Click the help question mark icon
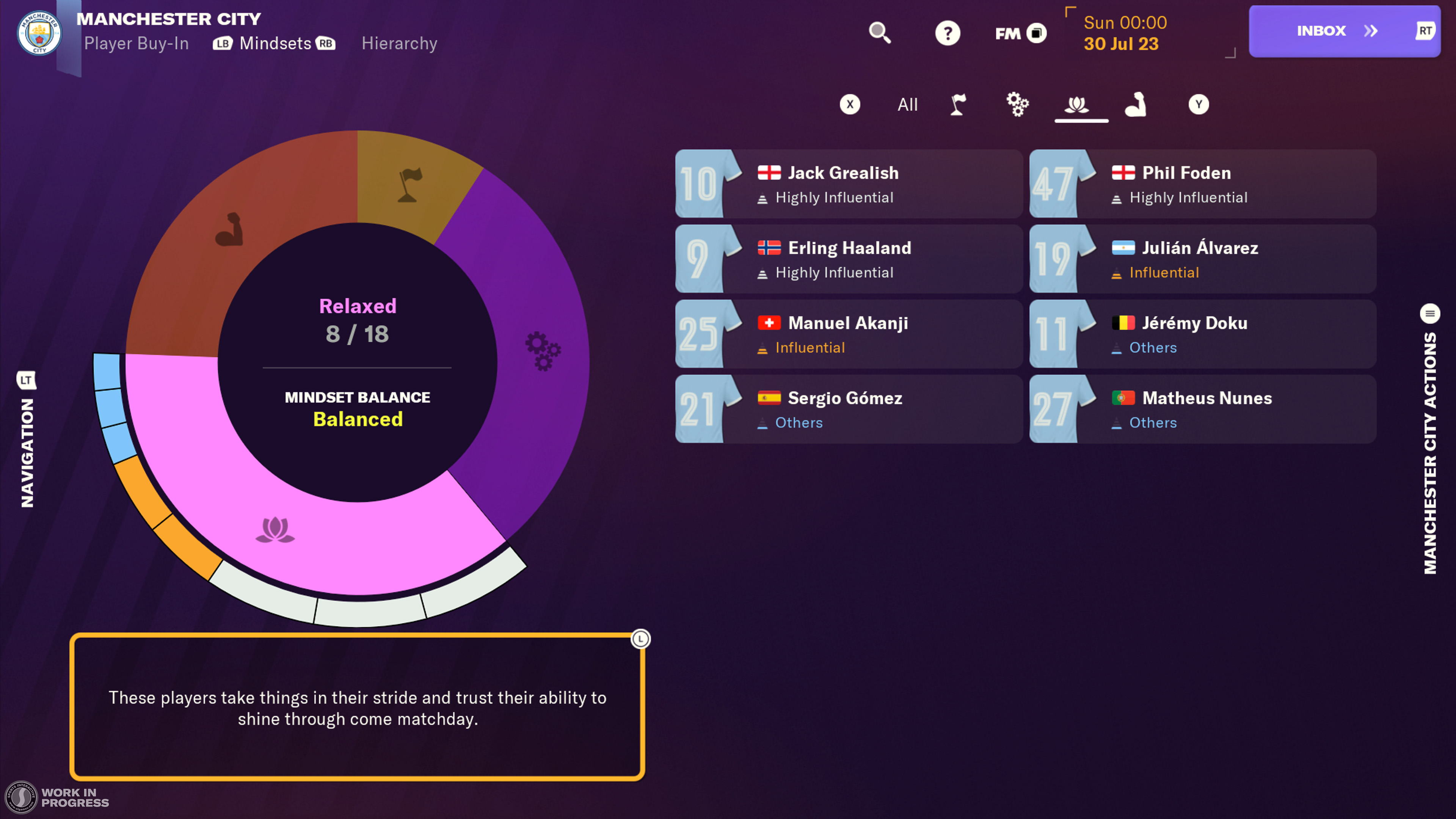Image resolution: width=1456 pixels, height=819 pixels. (x=947, y=33)
